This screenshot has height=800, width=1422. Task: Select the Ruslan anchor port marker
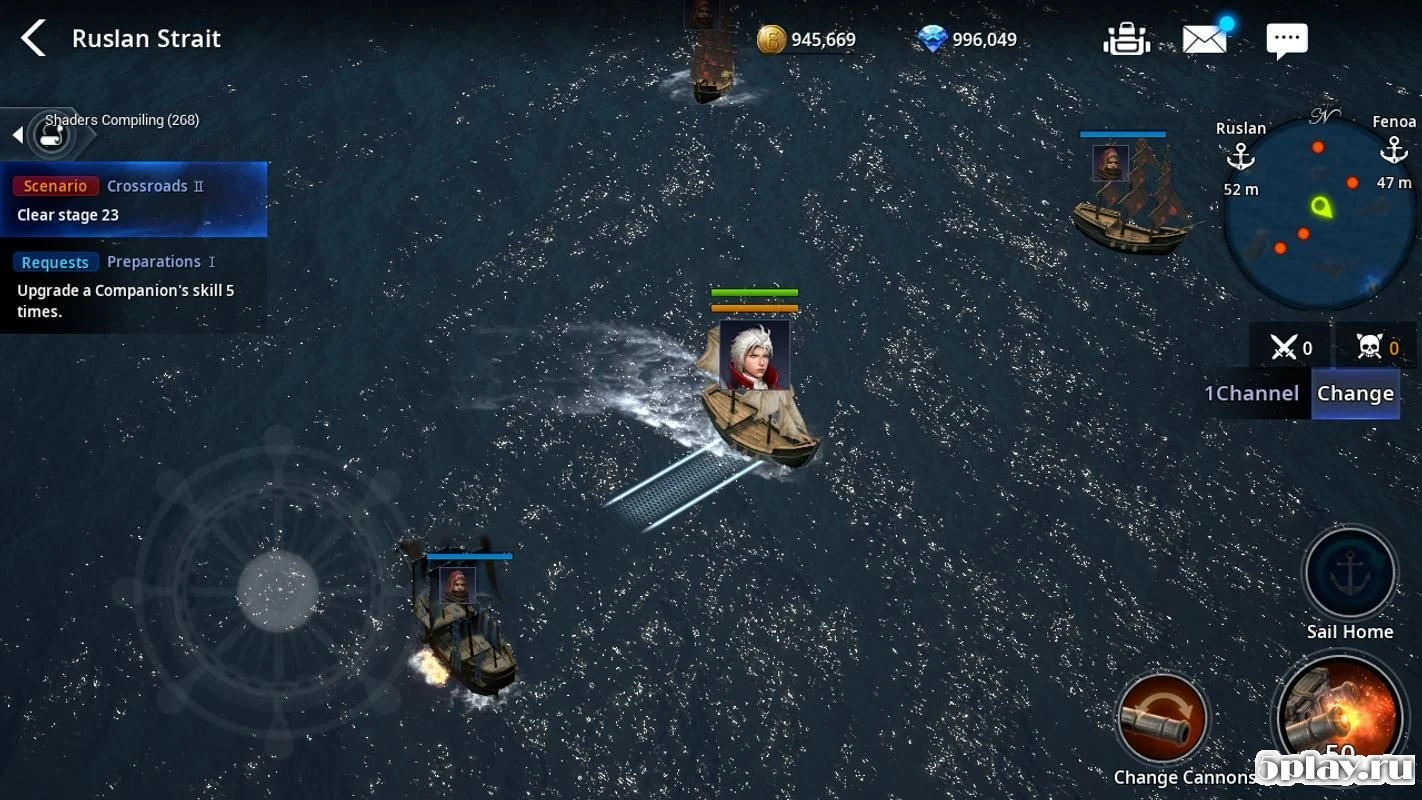(1240, 156)
